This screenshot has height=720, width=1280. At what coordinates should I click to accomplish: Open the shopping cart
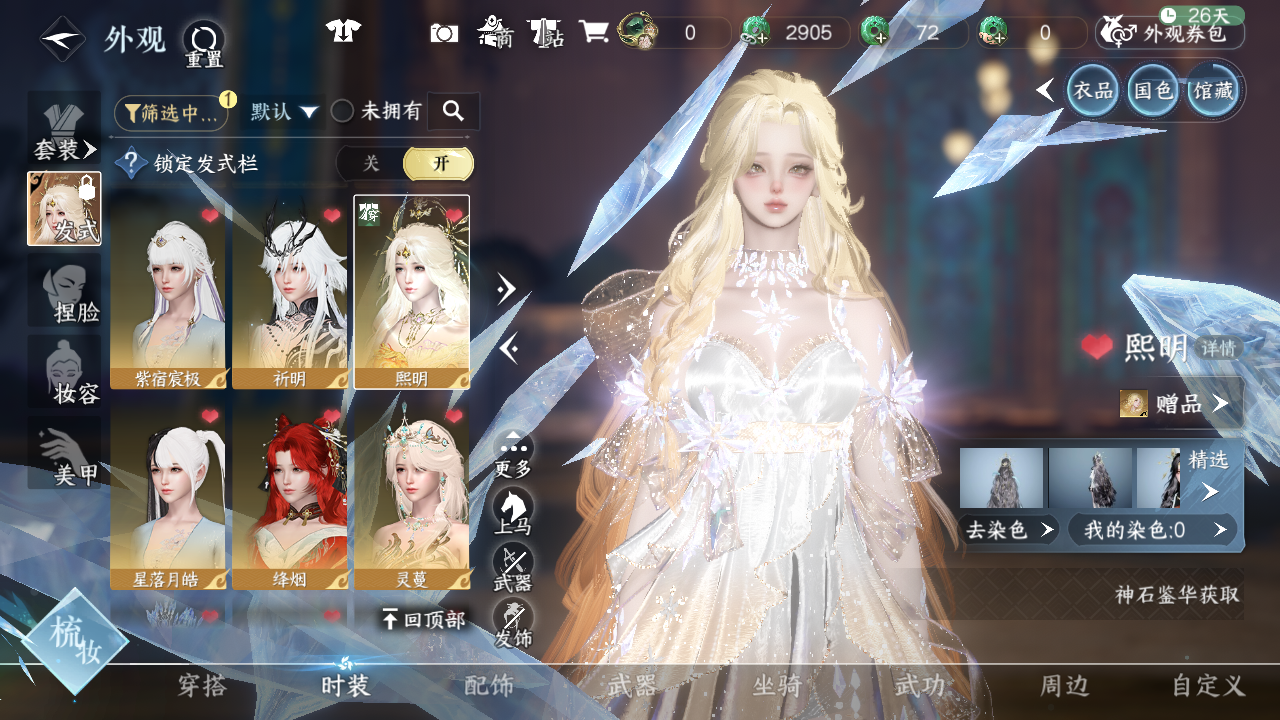point(594,32)
